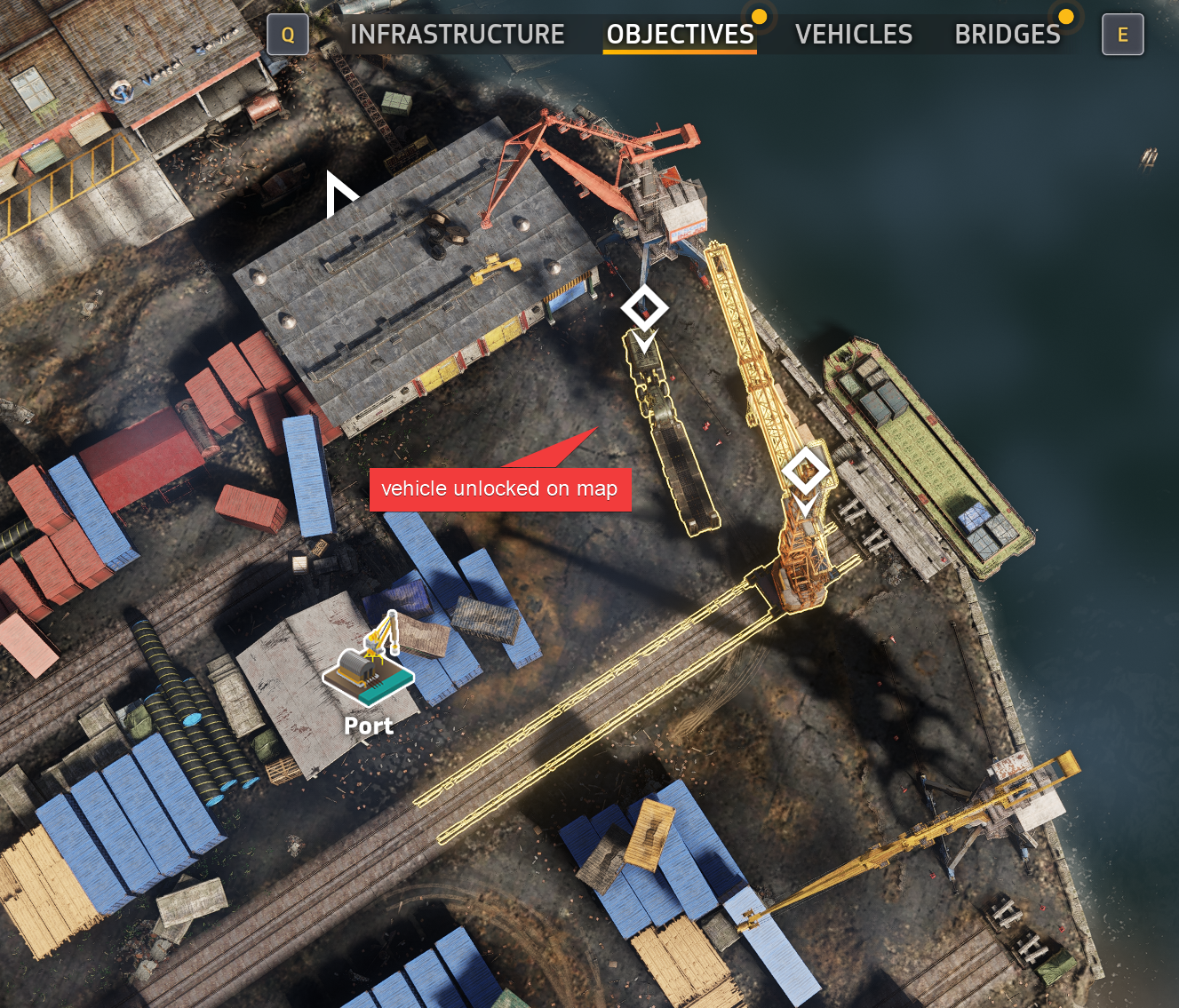Open the BRIDGES tab
The image size is (1179, 1008).
[1008, 34]
